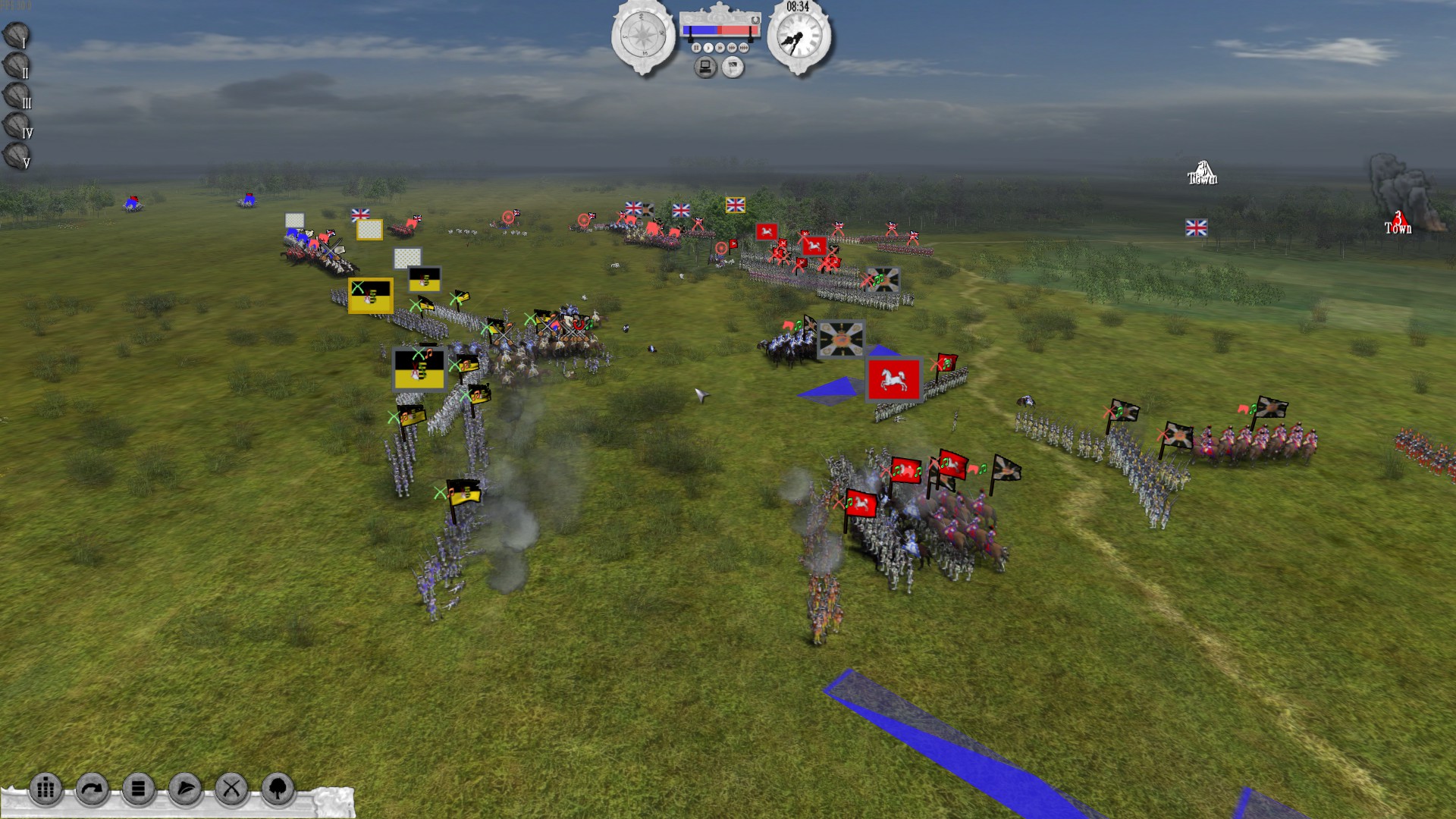Resume battle speed with the play button

pos(708,48)
